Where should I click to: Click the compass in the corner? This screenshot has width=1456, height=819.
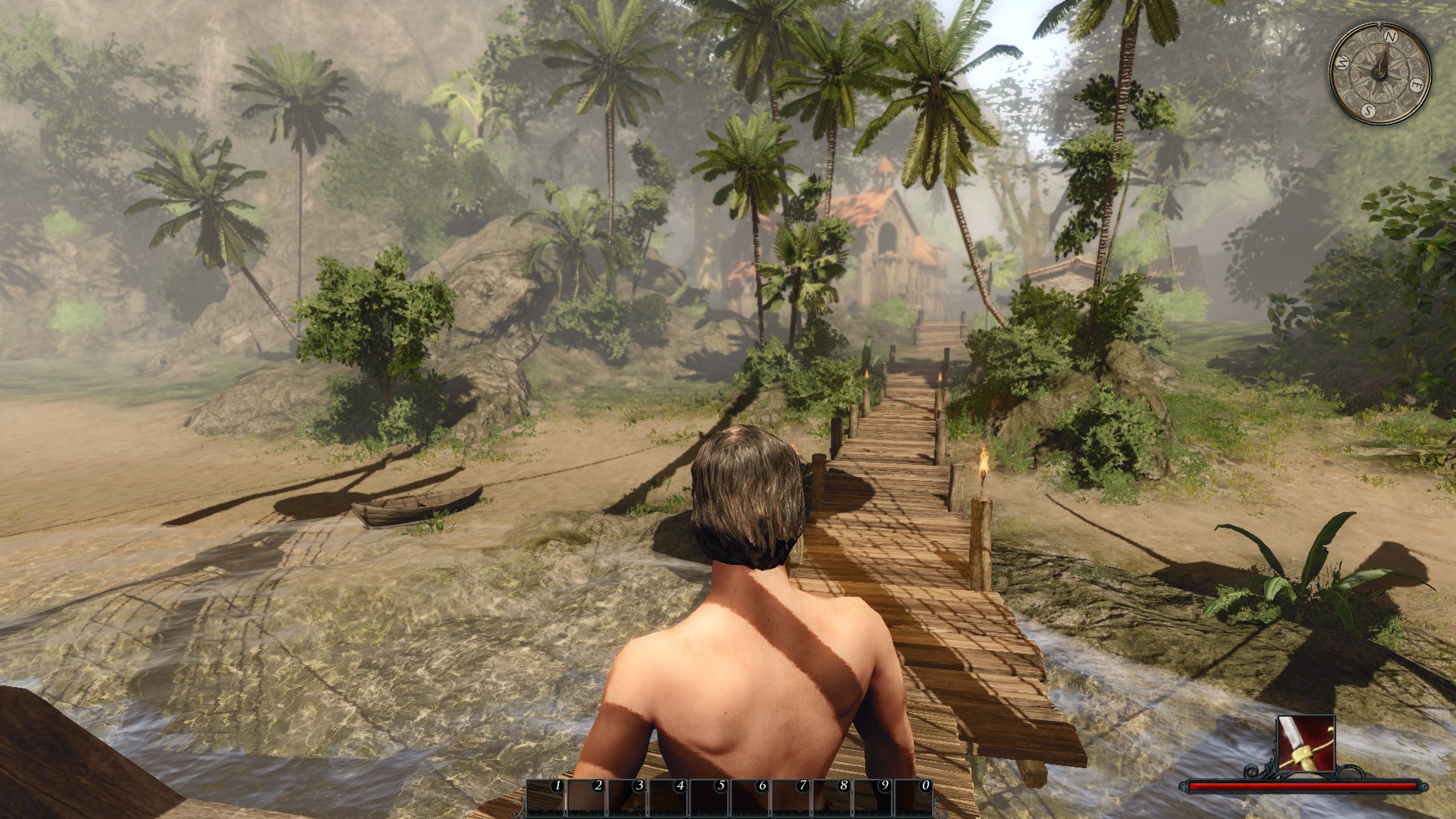pos(1380,73)
